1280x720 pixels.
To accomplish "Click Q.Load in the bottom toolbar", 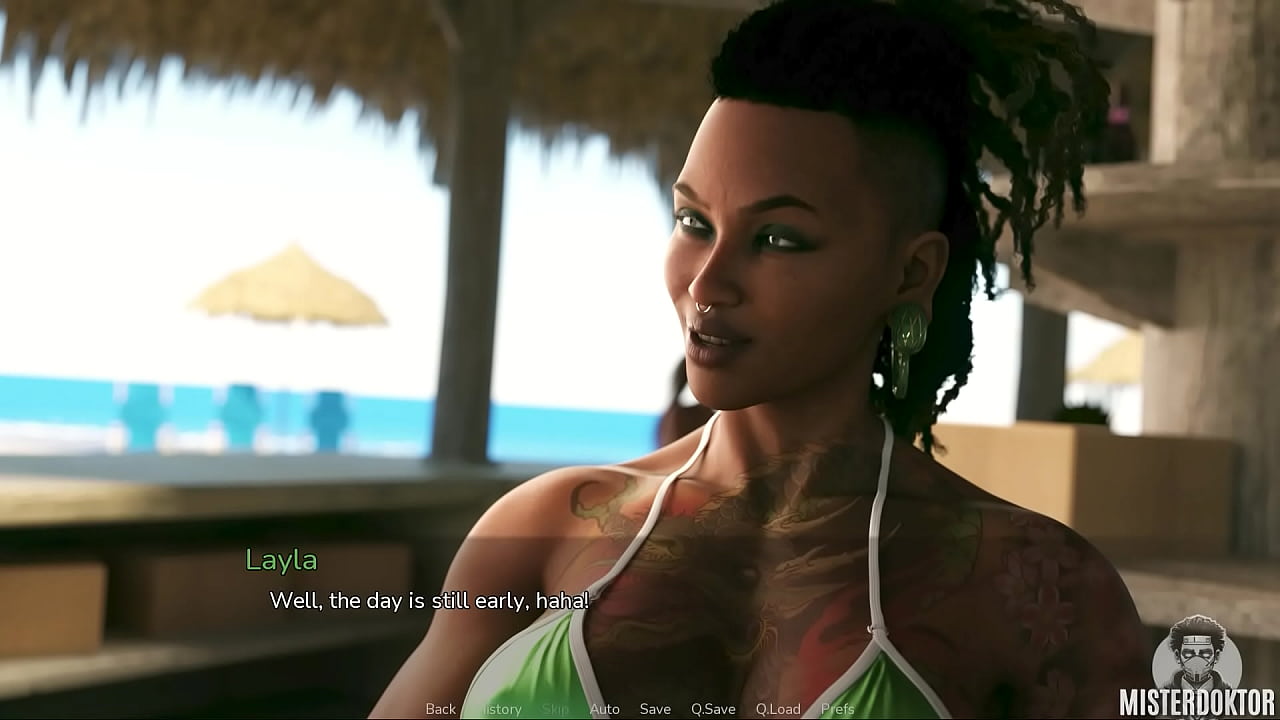I will pos(779,708).
